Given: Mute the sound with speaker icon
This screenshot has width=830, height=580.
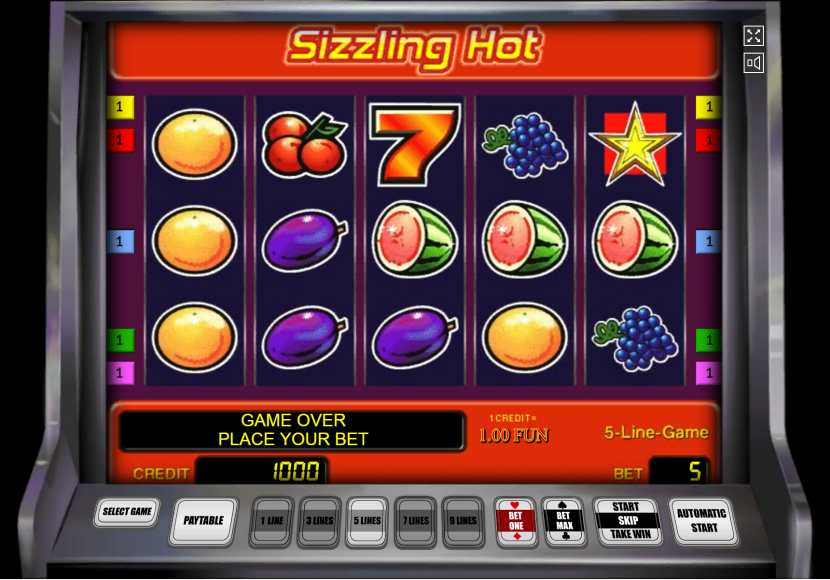Looking at the screenshot, I should 754,64.
